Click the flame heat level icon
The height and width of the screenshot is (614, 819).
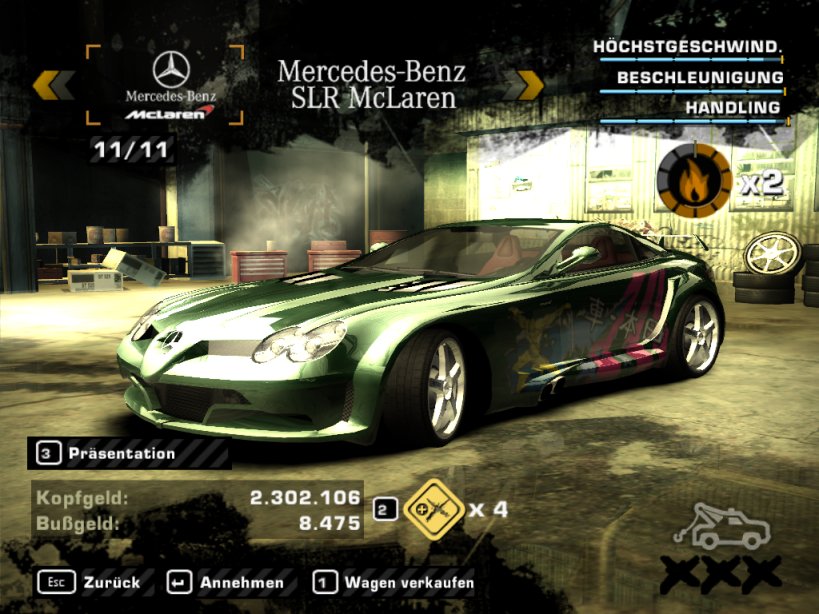[x=693, y=181]
